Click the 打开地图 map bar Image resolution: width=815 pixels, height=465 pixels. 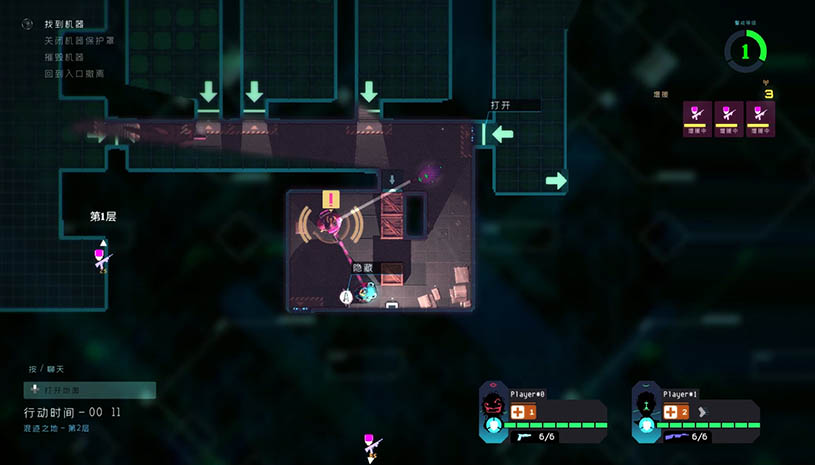click(89, 390)
